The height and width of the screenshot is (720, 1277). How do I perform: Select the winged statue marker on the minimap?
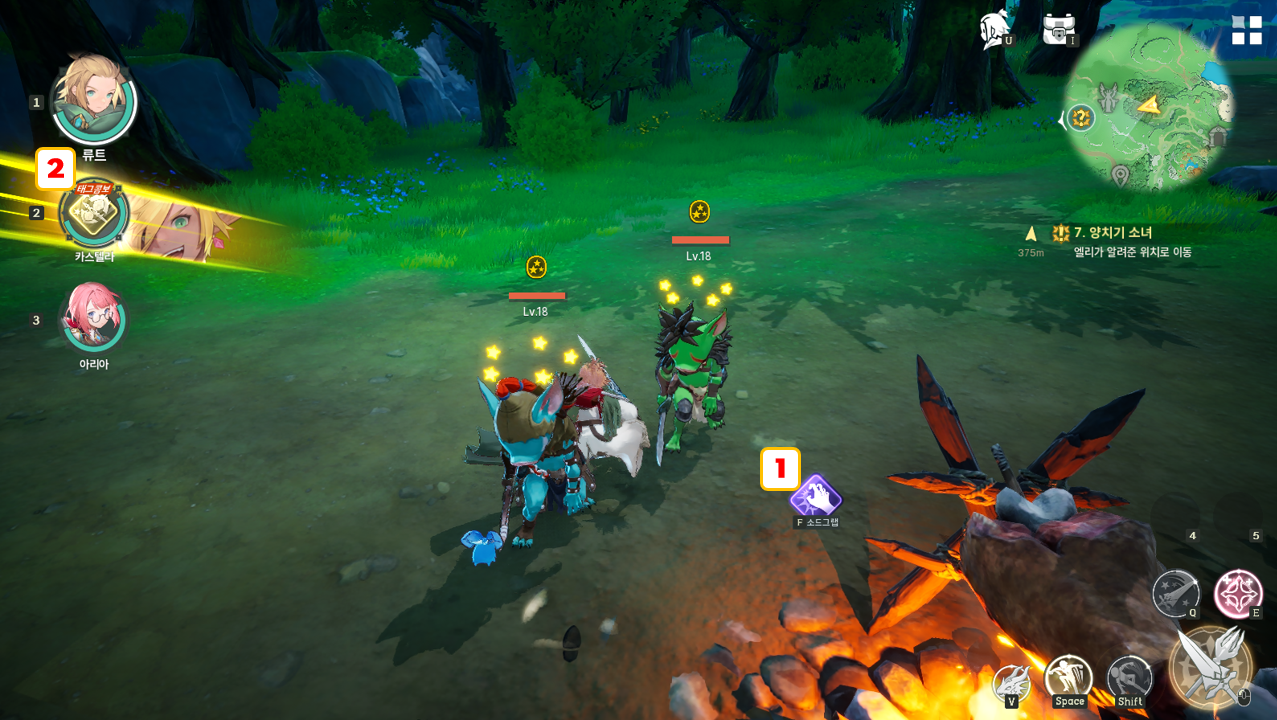pos(1107,97)
